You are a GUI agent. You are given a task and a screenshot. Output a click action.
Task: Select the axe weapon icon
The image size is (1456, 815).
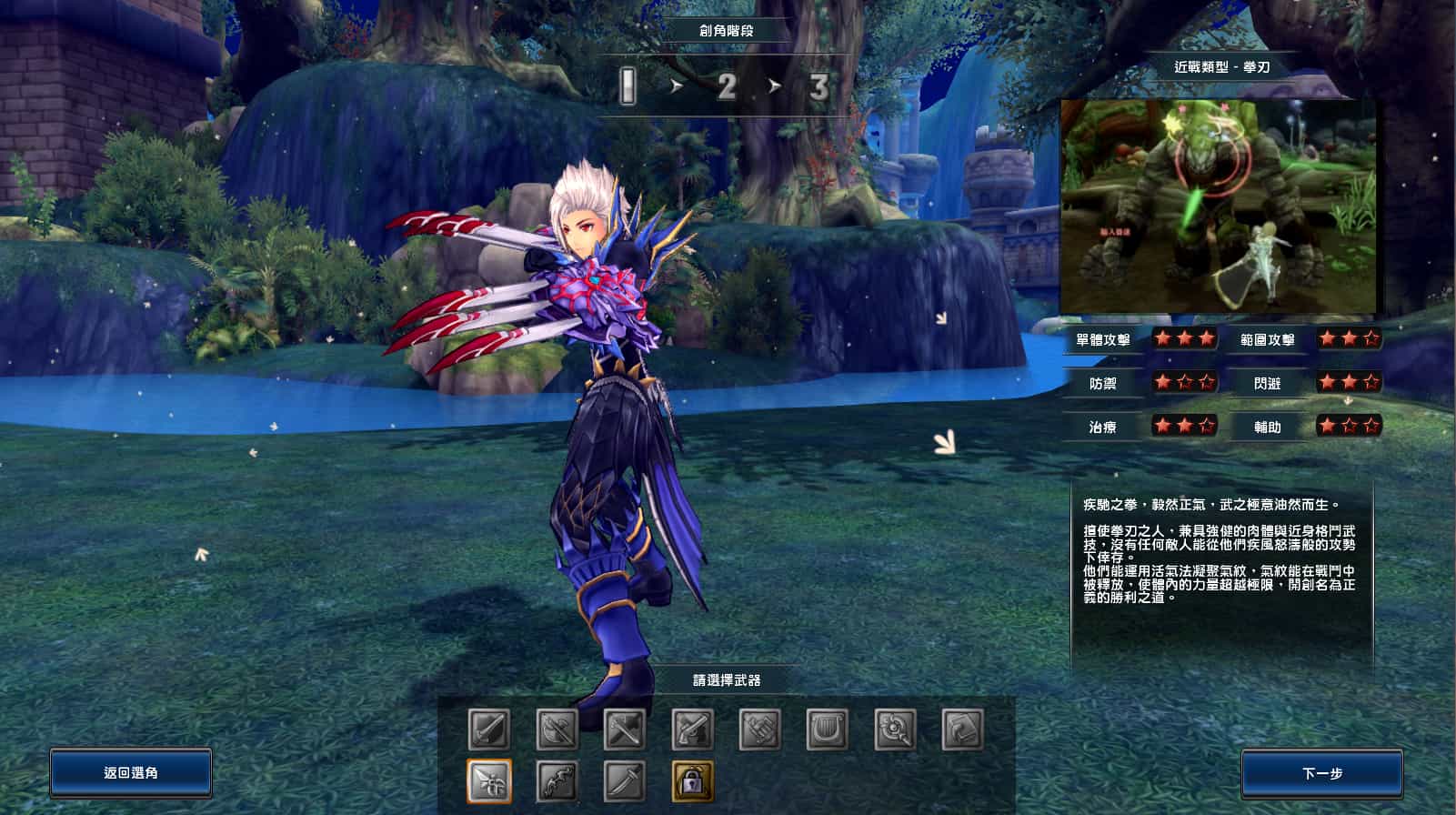point(557,730)
